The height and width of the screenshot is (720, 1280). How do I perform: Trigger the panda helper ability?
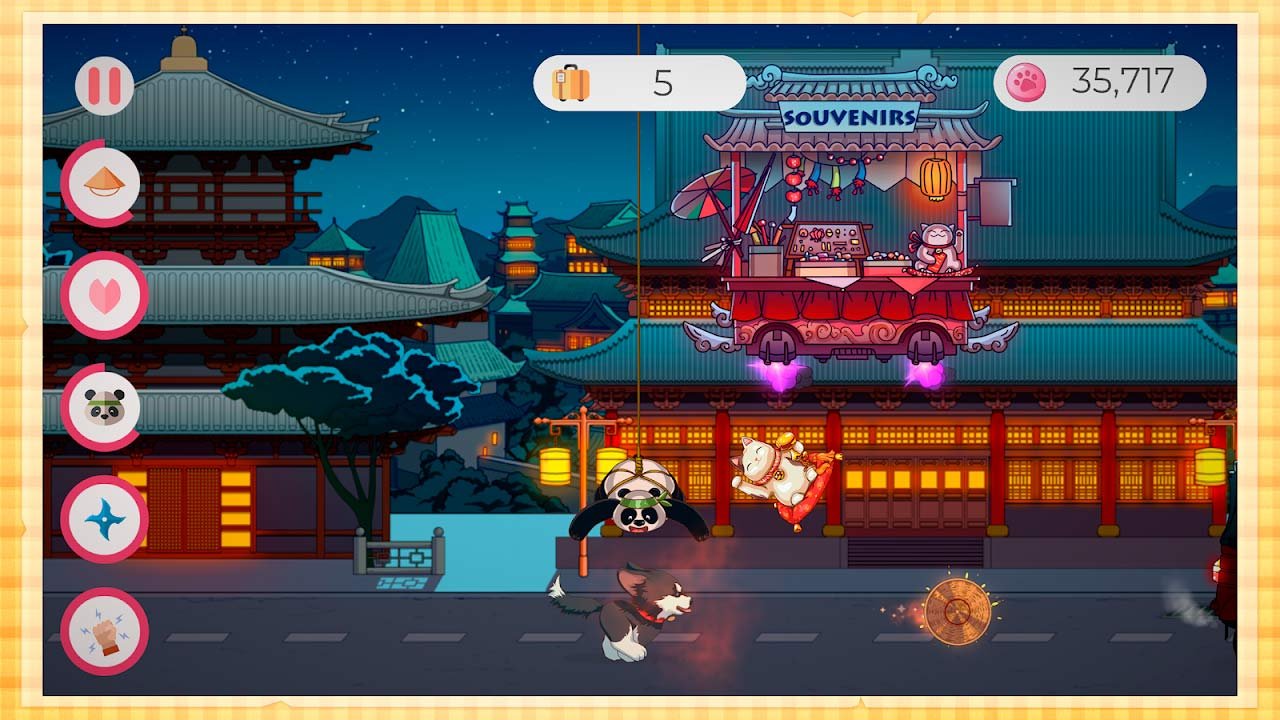pyautogui.click(x=104, y=407)
